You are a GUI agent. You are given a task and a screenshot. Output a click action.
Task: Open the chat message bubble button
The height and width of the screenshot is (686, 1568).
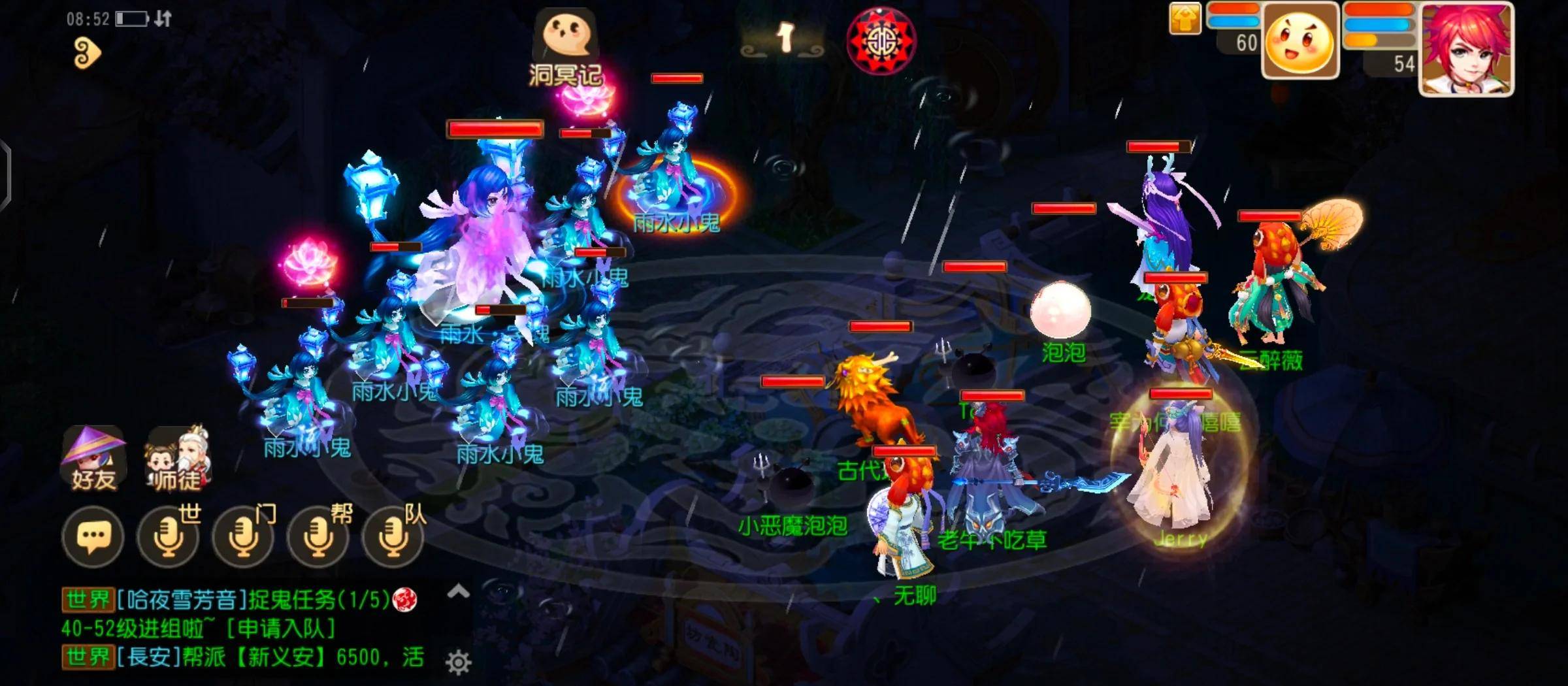93,537
